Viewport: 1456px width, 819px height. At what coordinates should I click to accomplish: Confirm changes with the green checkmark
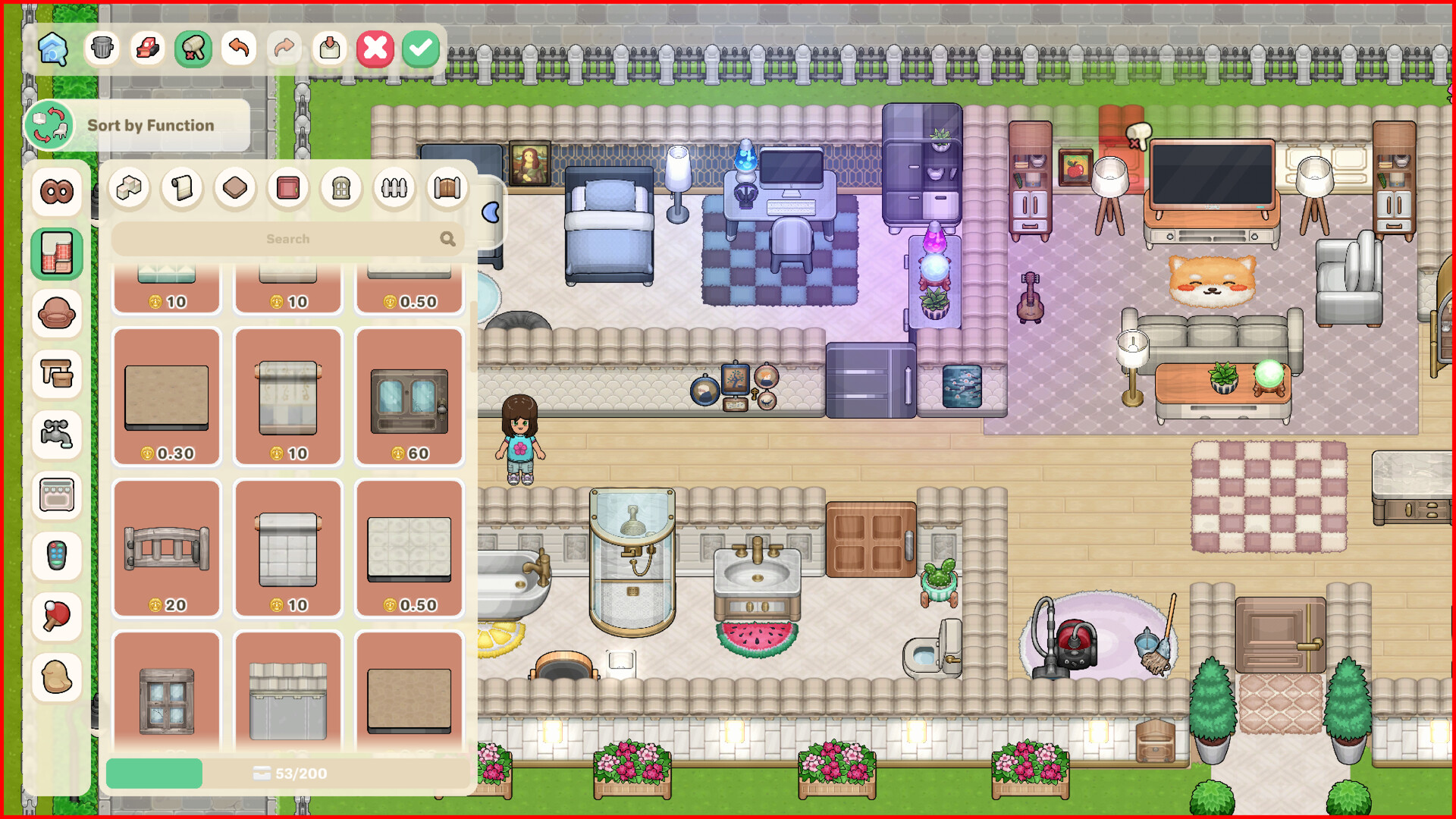tap(420, 49)
